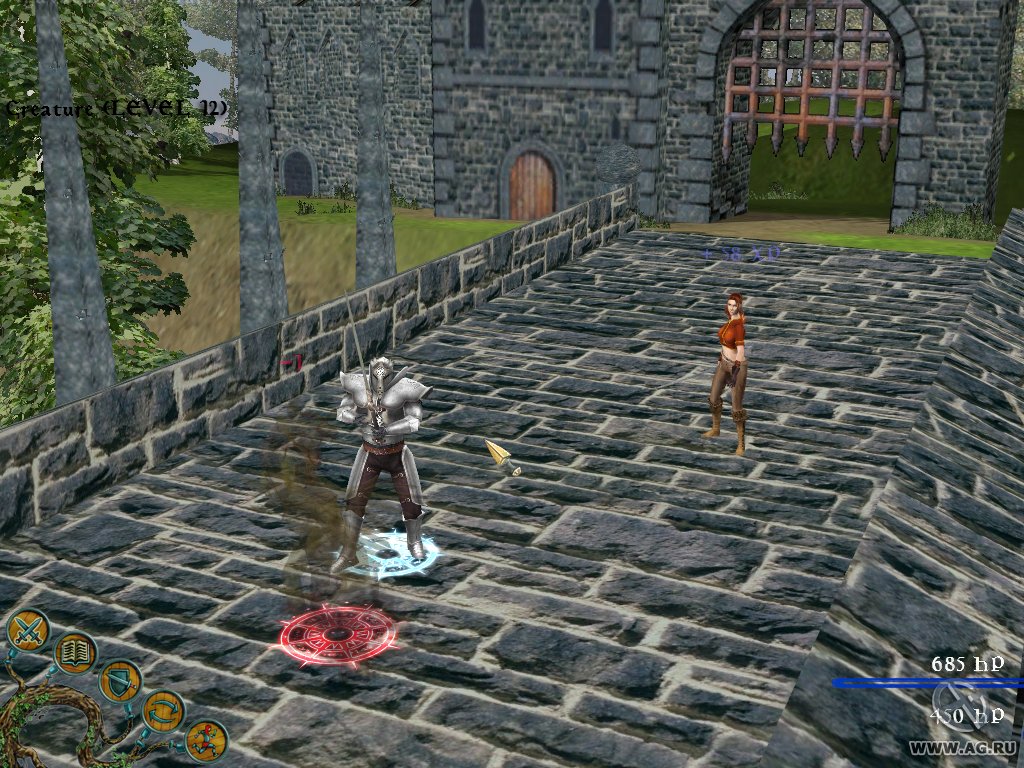
Task: Choose the running figure icon
Action: coord(206,740)
